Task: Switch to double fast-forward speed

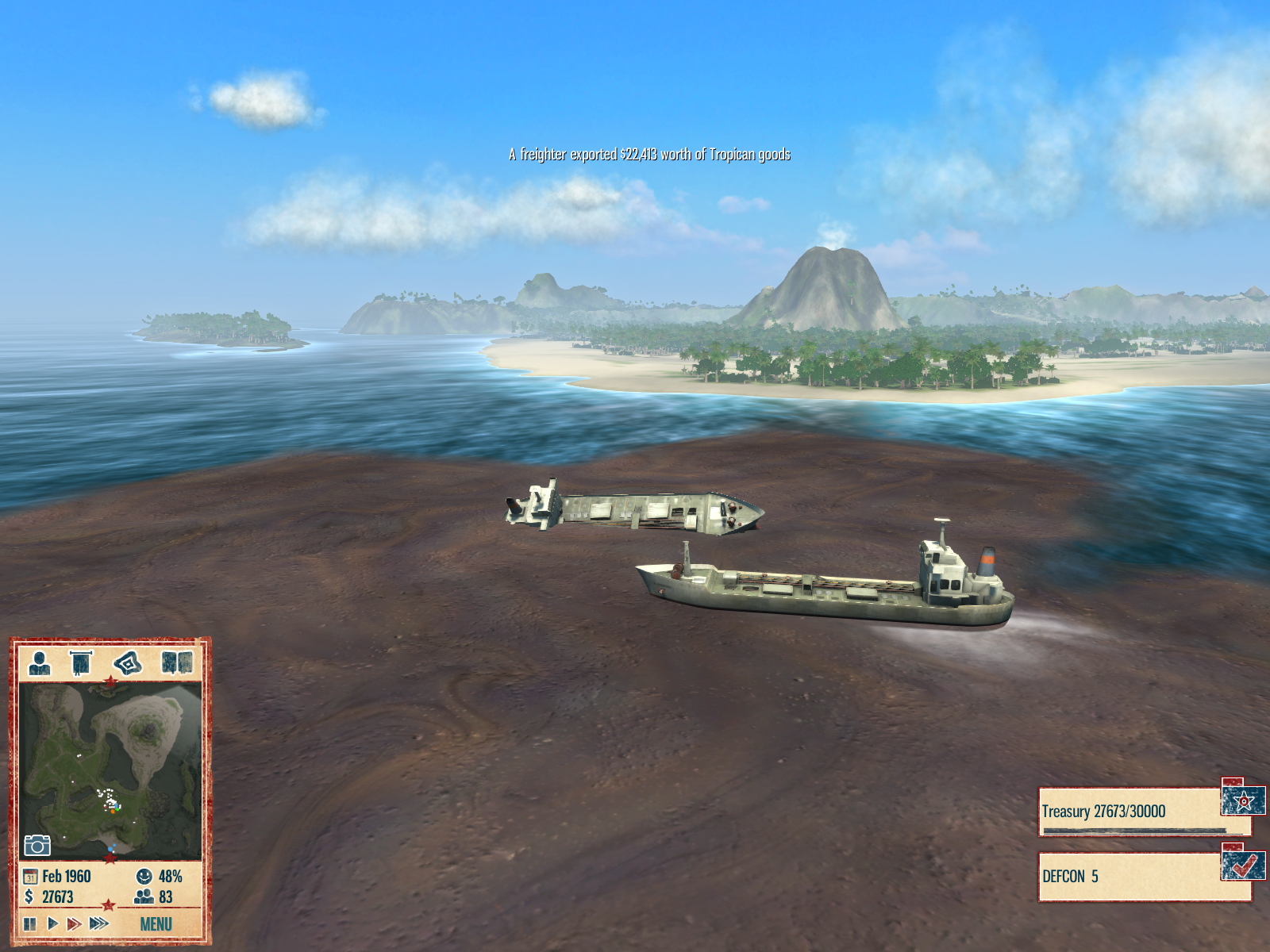Action: pos(74,923)
